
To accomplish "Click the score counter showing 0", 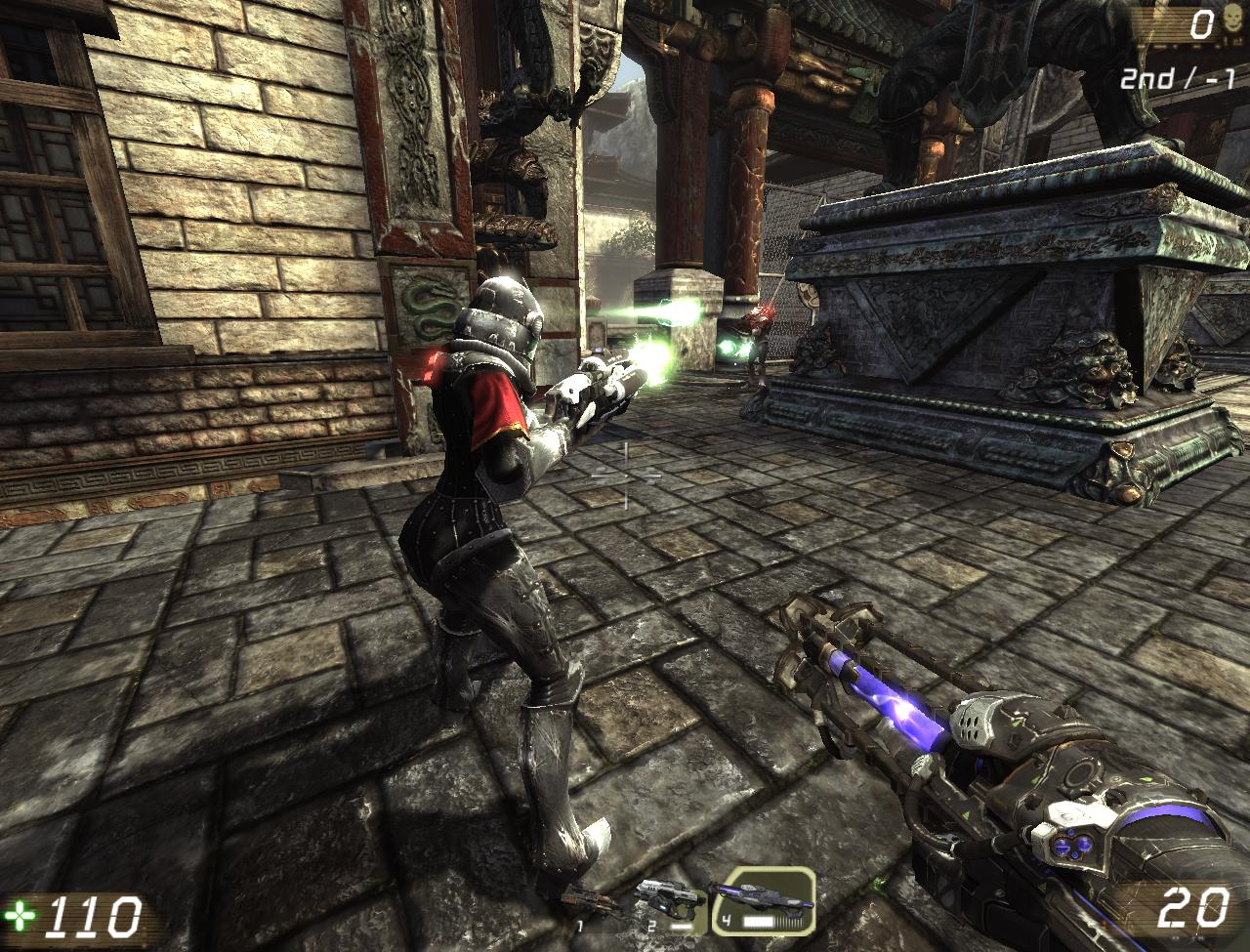I will point(1200,22).
